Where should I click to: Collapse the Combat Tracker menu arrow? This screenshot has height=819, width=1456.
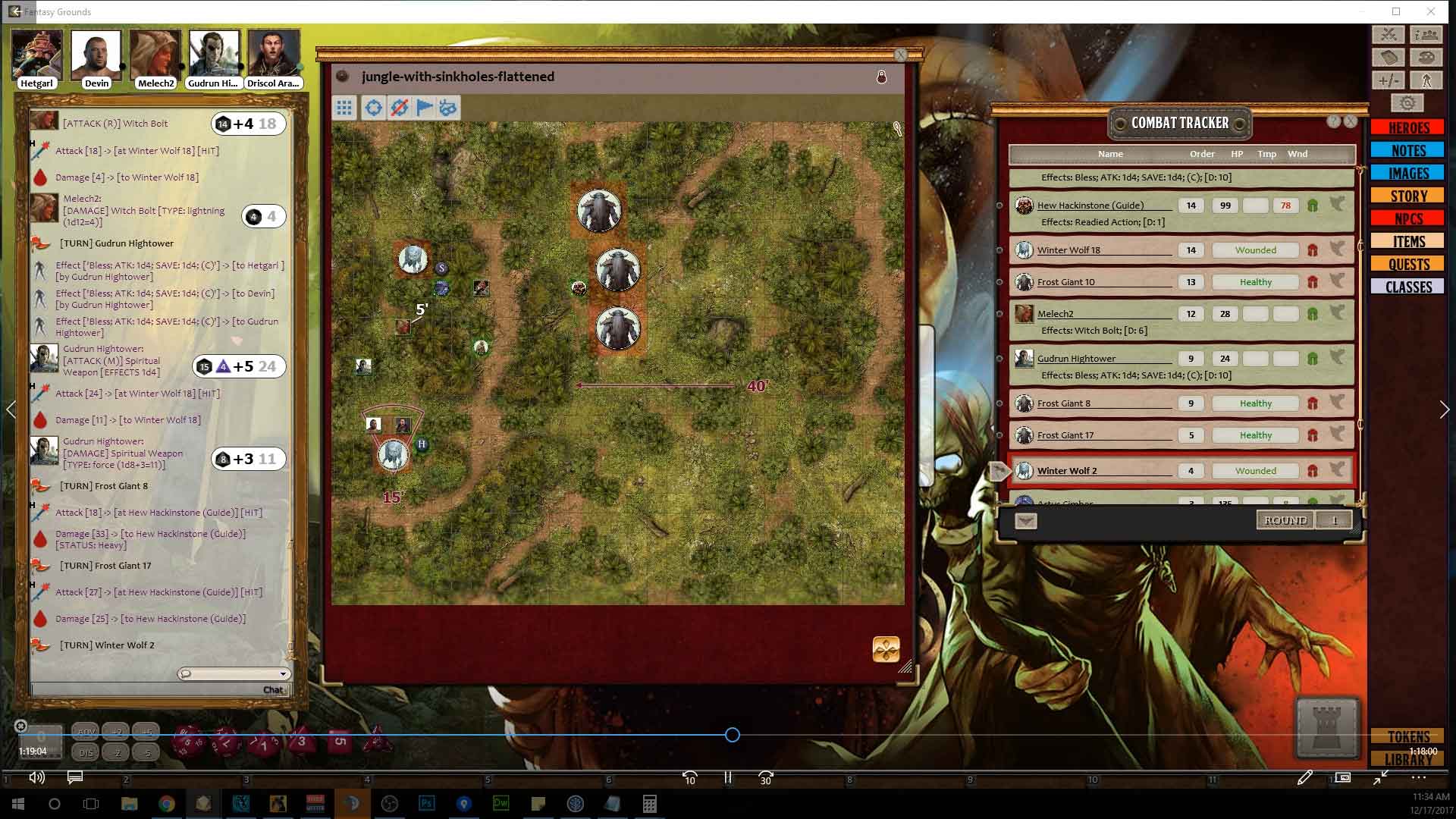click(1025, 520)
